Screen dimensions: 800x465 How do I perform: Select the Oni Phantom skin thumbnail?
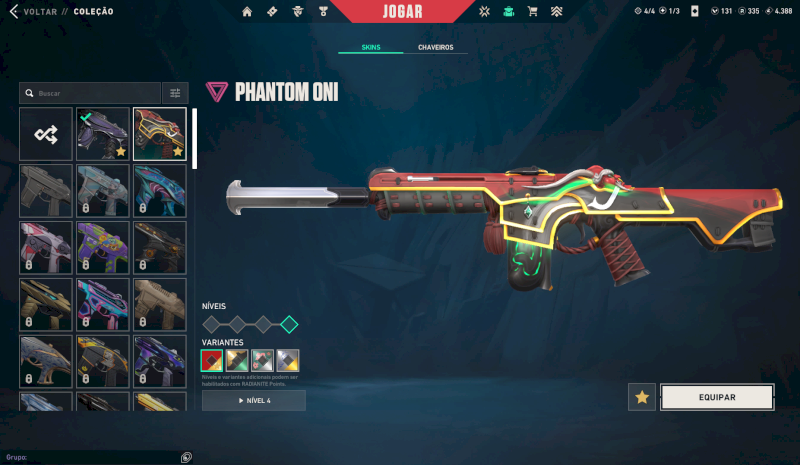[160, 134]
